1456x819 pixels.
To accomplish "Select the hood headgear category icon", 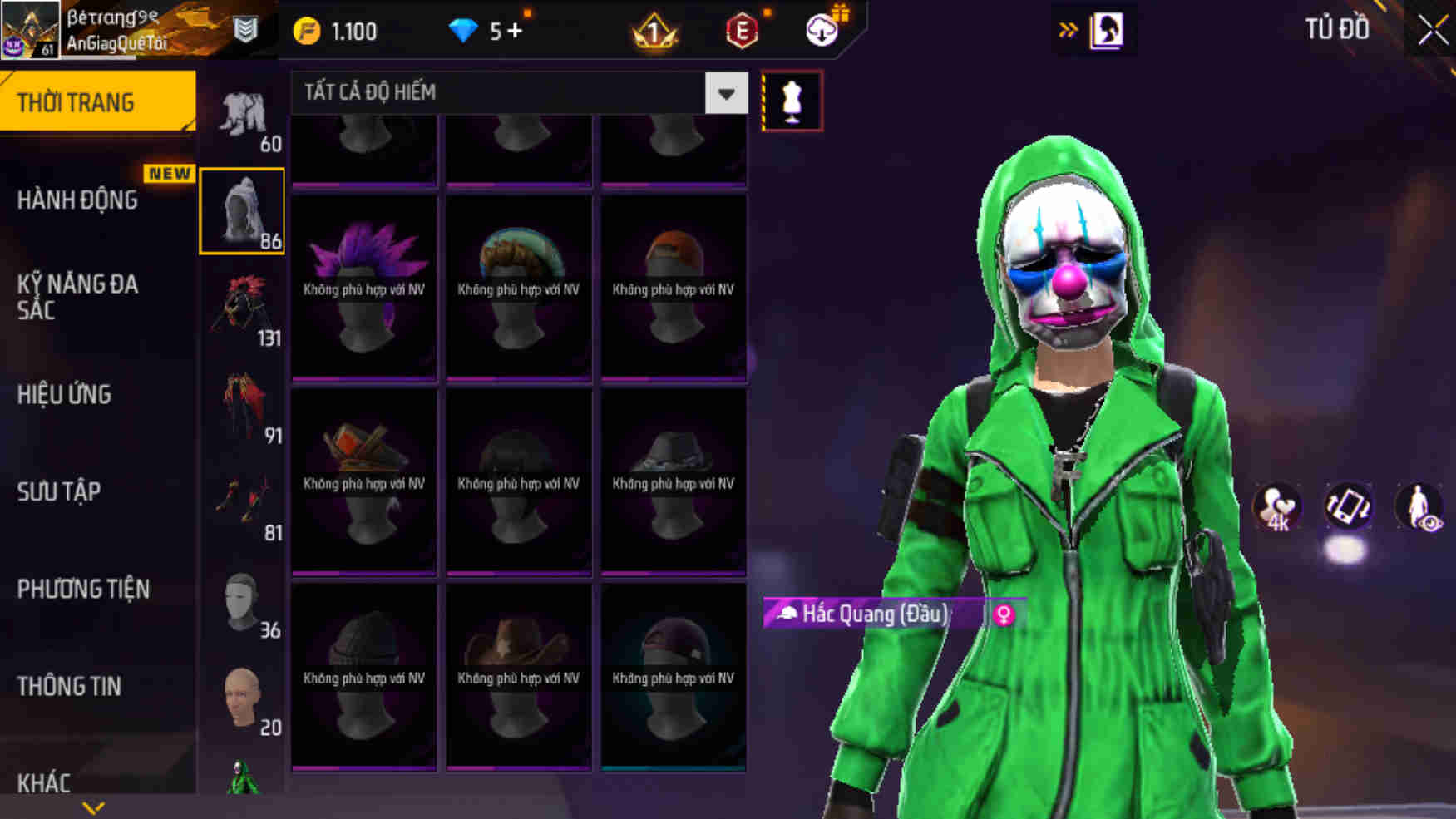I will point(241,210).
